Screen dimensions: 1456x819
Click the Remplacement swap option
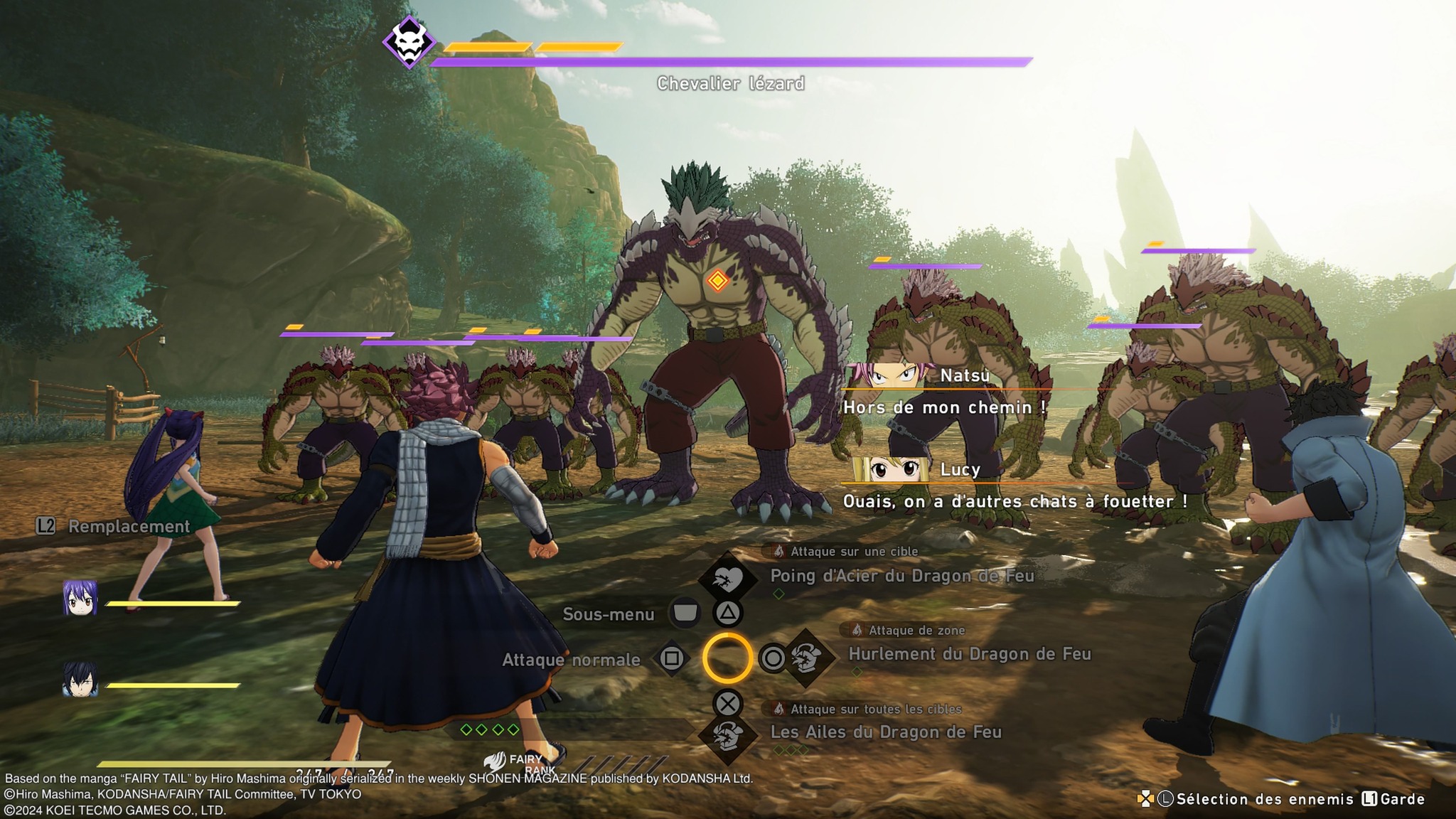pyautogui.click(x=129, y=526)
